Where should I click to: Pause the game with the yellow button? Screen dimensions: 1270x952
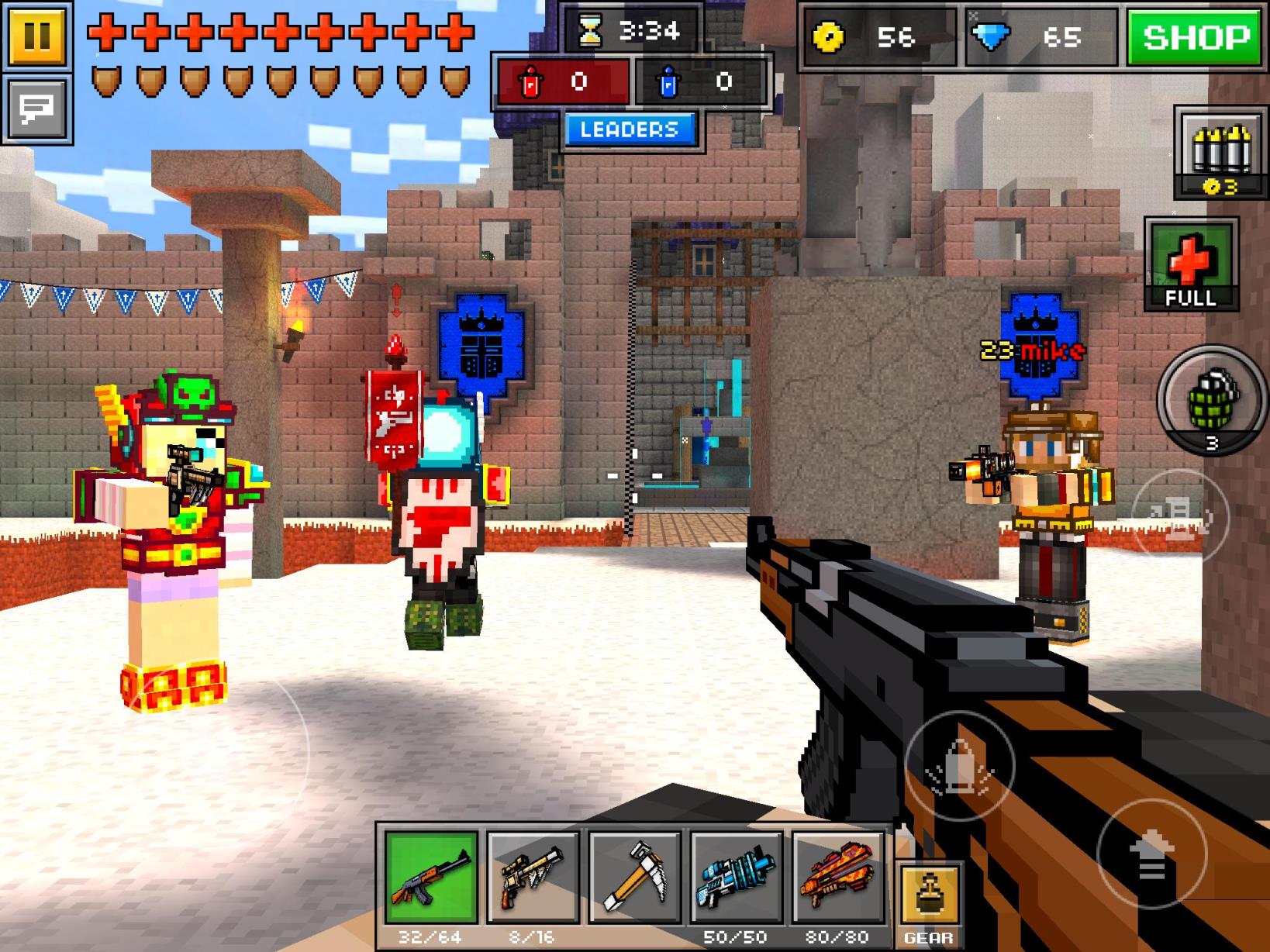36,35
